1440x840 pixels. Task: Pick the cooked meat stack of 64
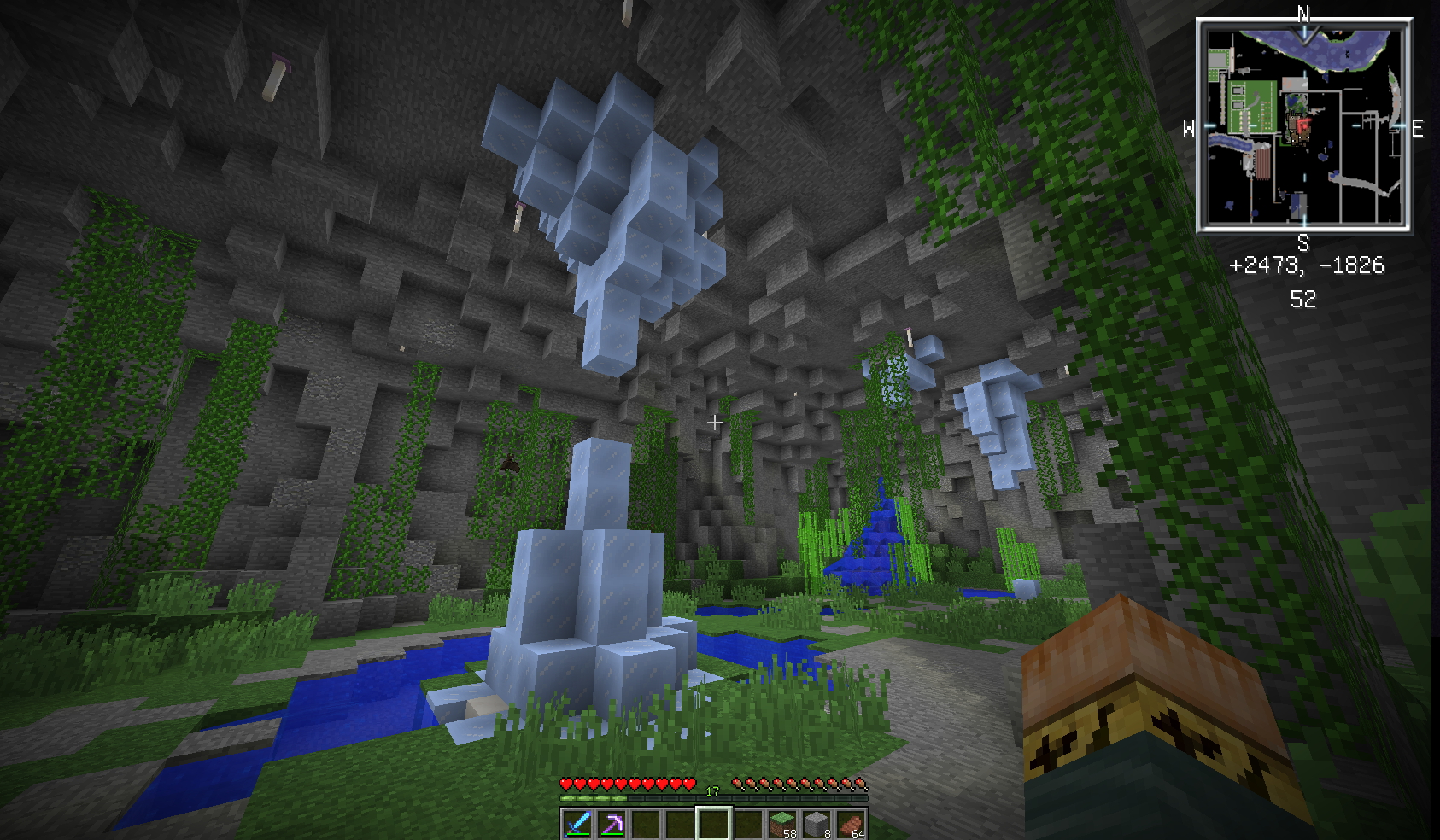click(x=851, y=825)
